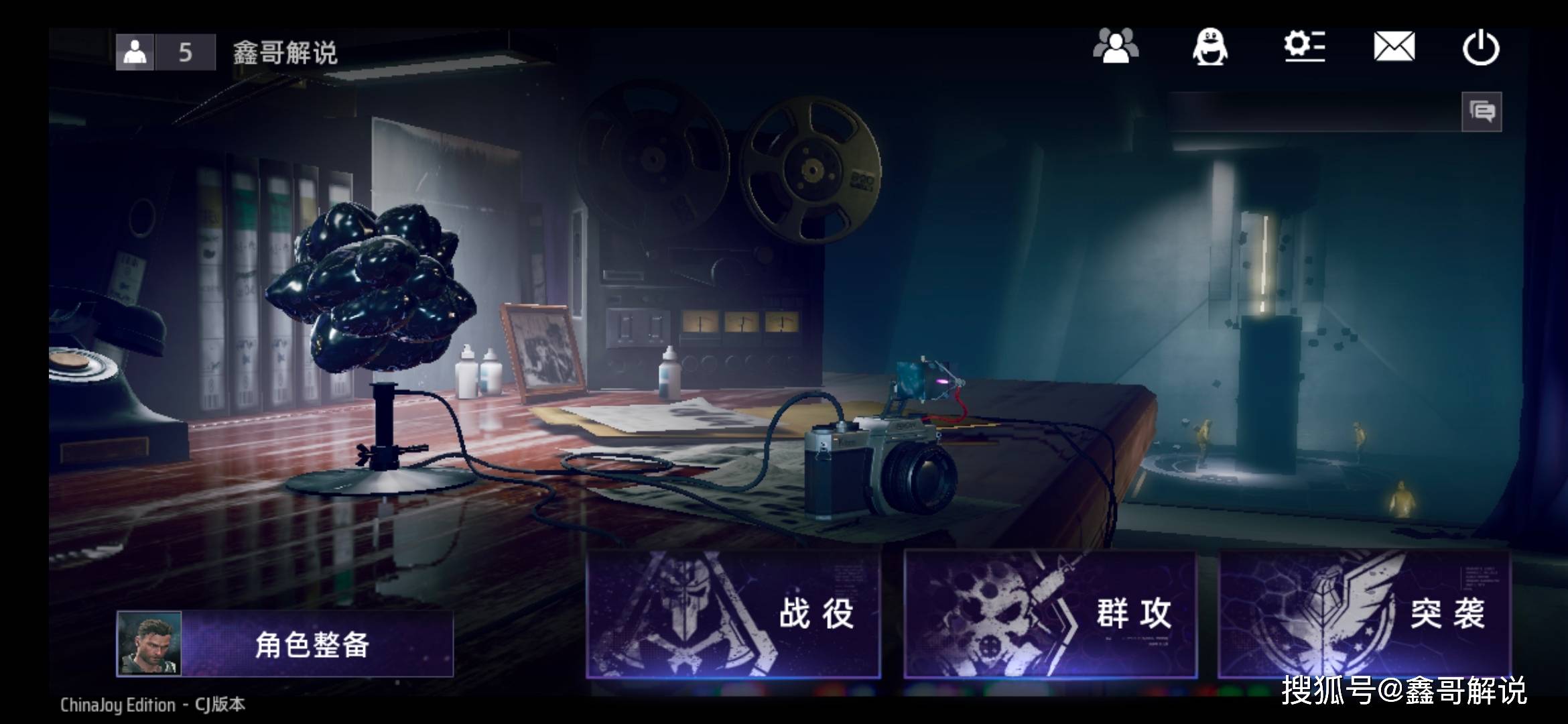Check the mail envelope inbox
The height and width of the screenshot is (724, 1568).
click(1394, 47)
